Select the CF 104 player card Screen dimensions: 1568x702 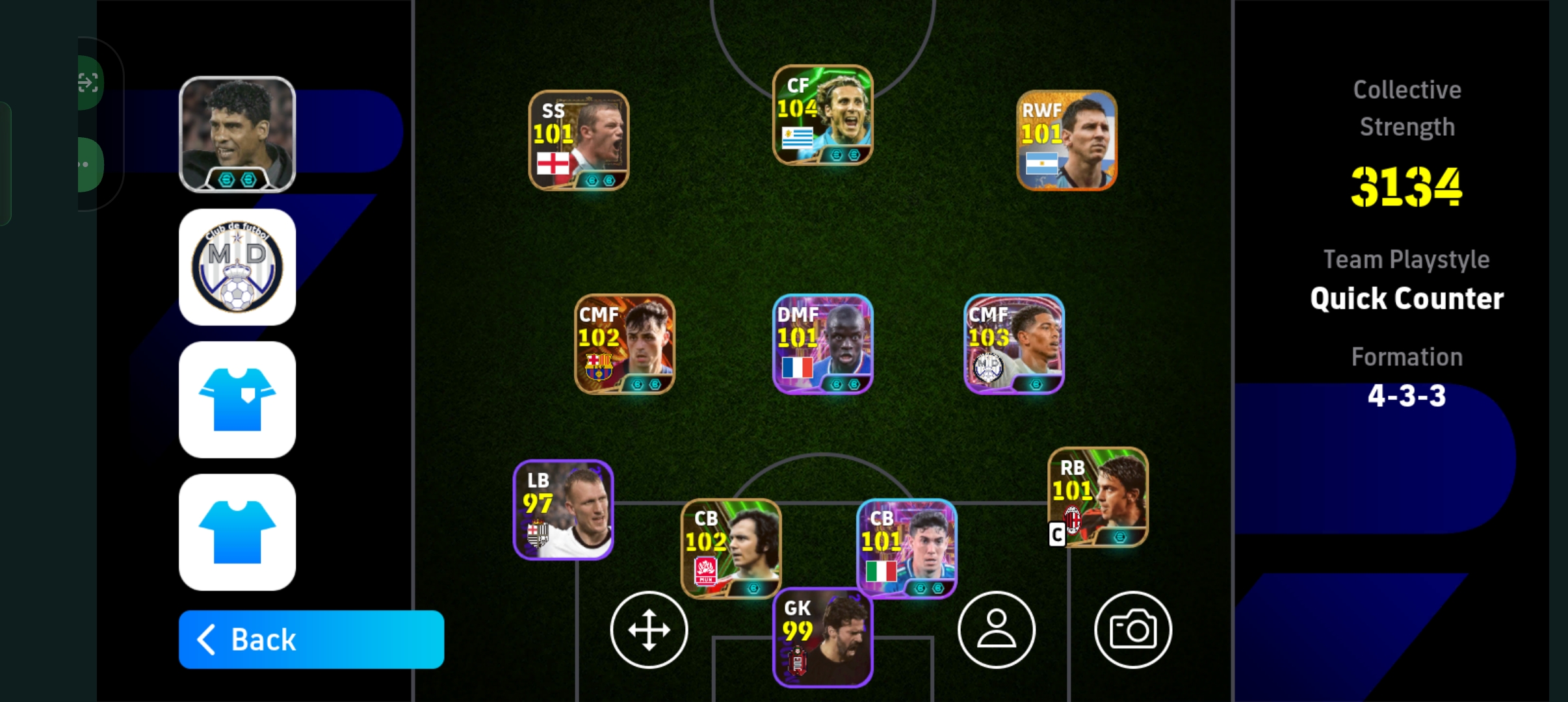pos(822,115)
